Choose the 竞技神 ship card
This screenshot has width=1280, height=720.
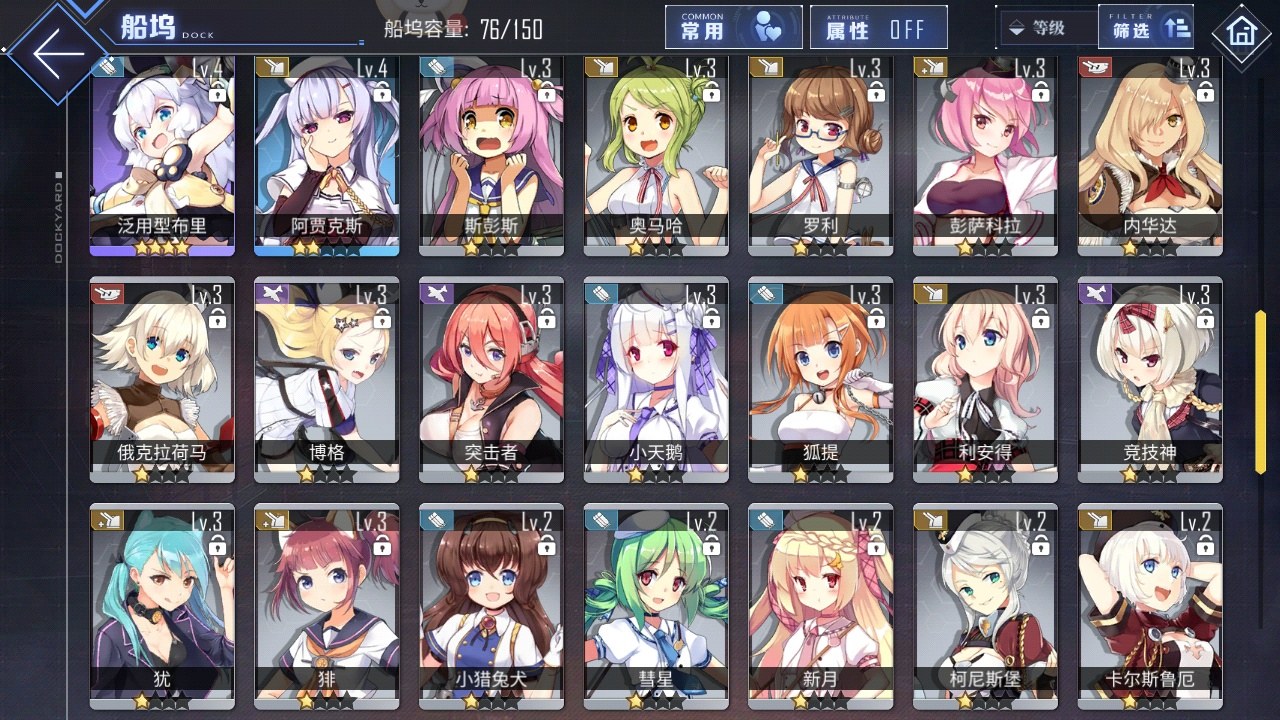[x=1150, y=380]
